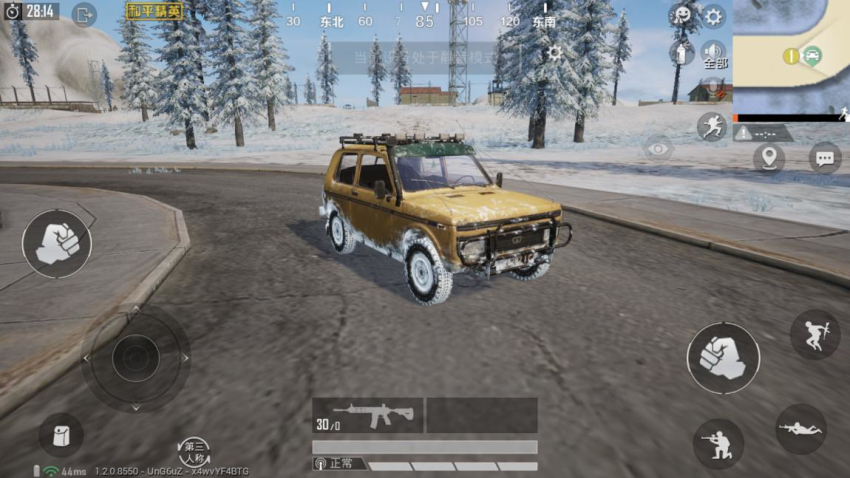Viewport: 850px width, 478px height.
Task: Select the empty second weapon slot
Action: [x=482, y=415]
